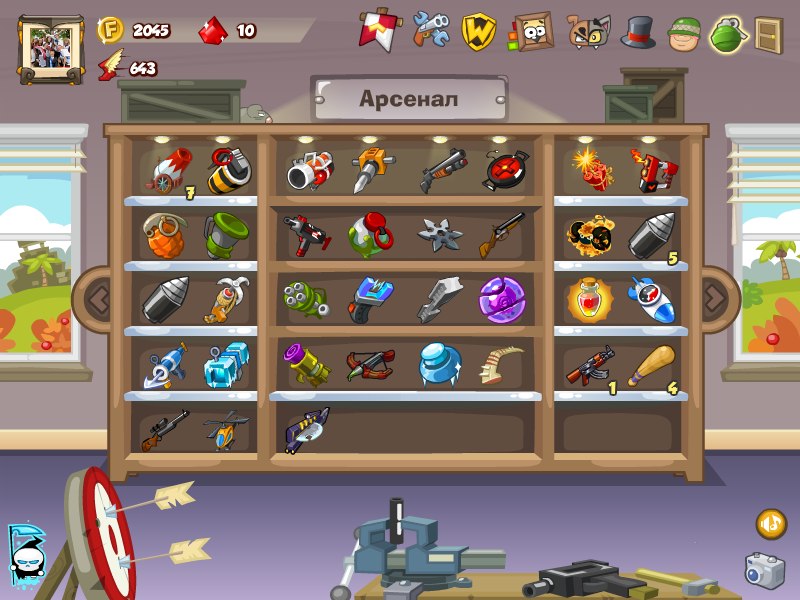800x600 pixels.
Task: Choose the wooden baseball bat
Action: pyautogui.click(x=653, y=366)
